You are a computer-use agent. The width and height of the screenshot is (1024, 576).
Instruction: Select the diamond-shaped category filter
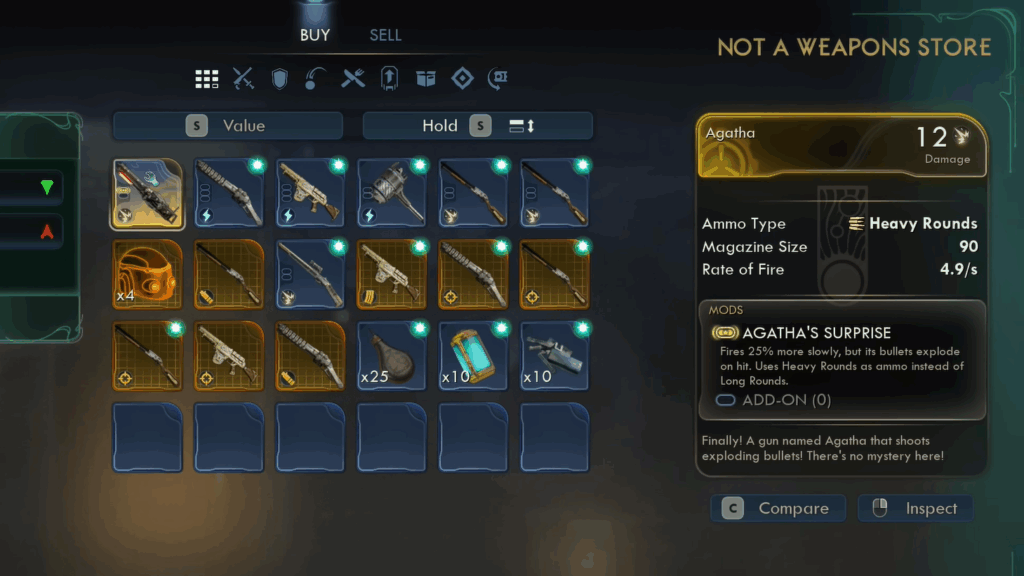462,79
